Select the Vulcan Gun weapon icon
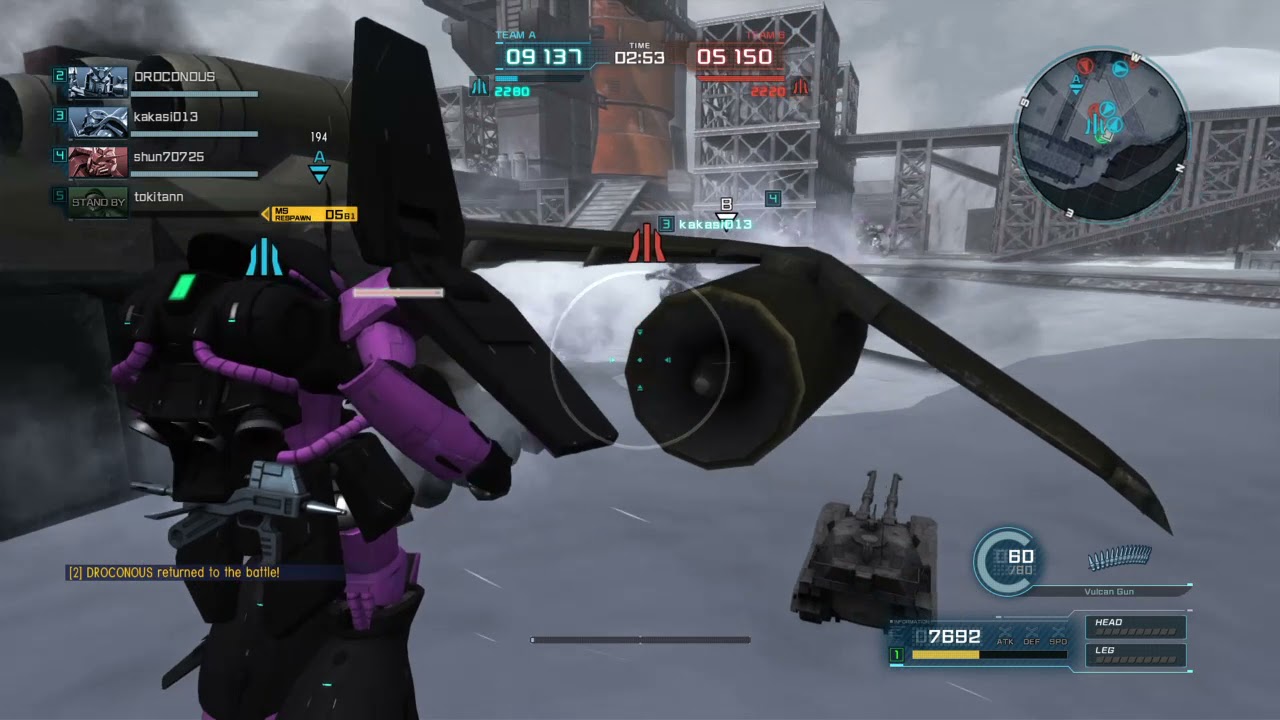Image resolution: width=1280 pixels, height=720 pixels. pos(1119,557)
